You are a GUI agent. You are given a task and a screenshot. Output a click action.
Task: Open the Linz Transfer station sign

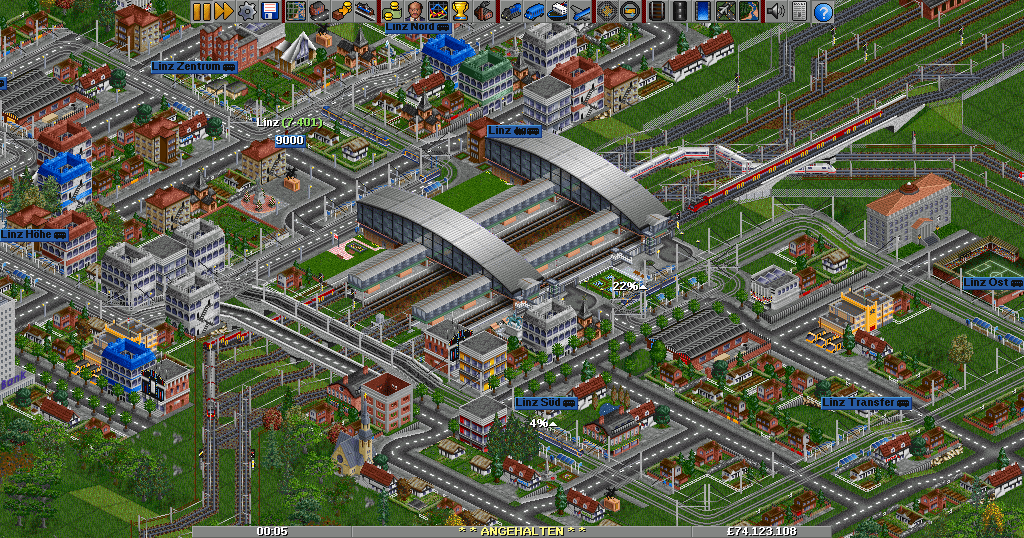866,403
